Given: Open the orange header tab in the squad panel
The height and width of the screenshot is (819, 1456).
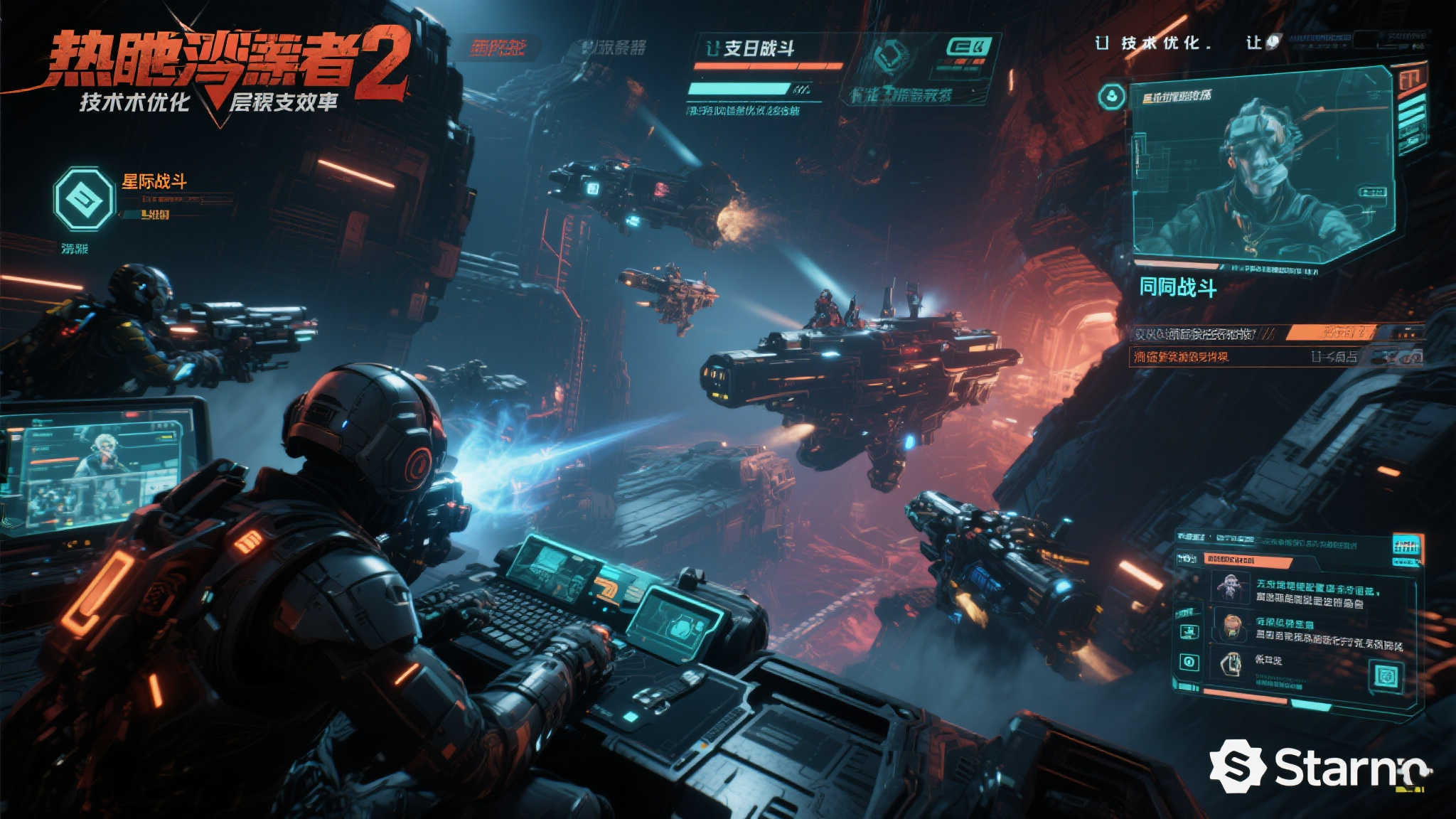Looking at the screenshot, I should (x=1247, y=561).
